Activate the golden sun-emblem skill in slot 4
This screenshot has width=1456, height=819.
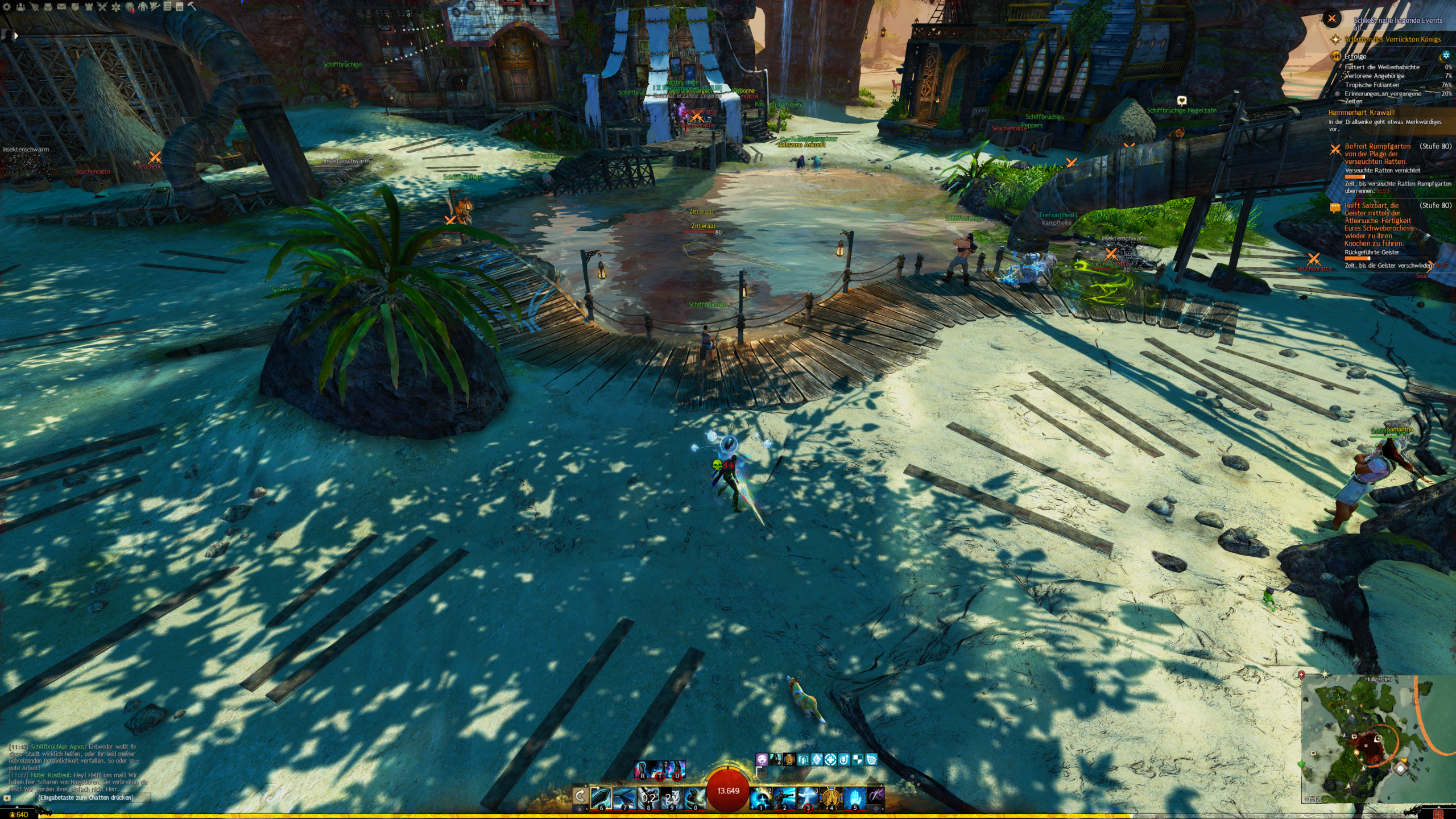click(x=831, y=797)
